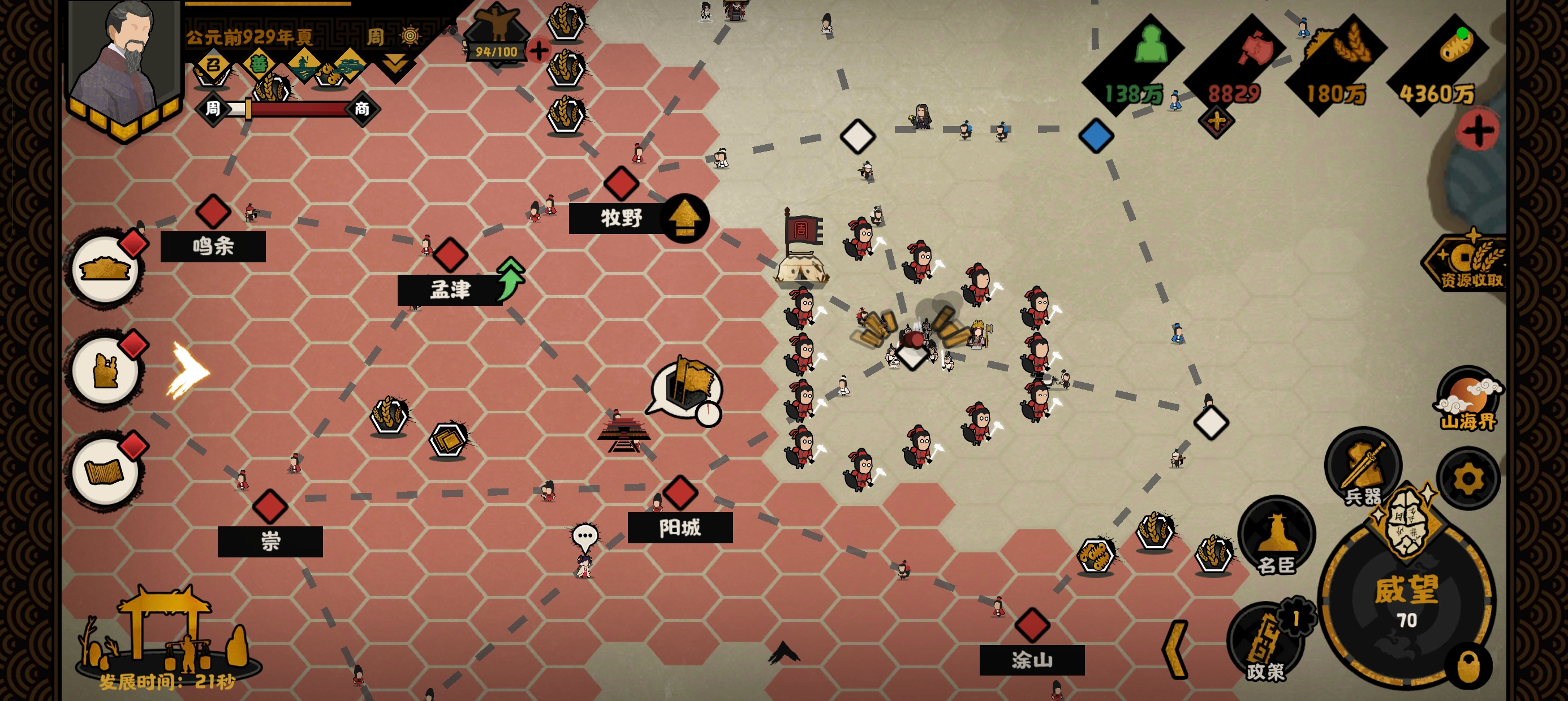Open the golden gate development building
1568x701 pixels.
pyautogui.click(x=166, y=633)
